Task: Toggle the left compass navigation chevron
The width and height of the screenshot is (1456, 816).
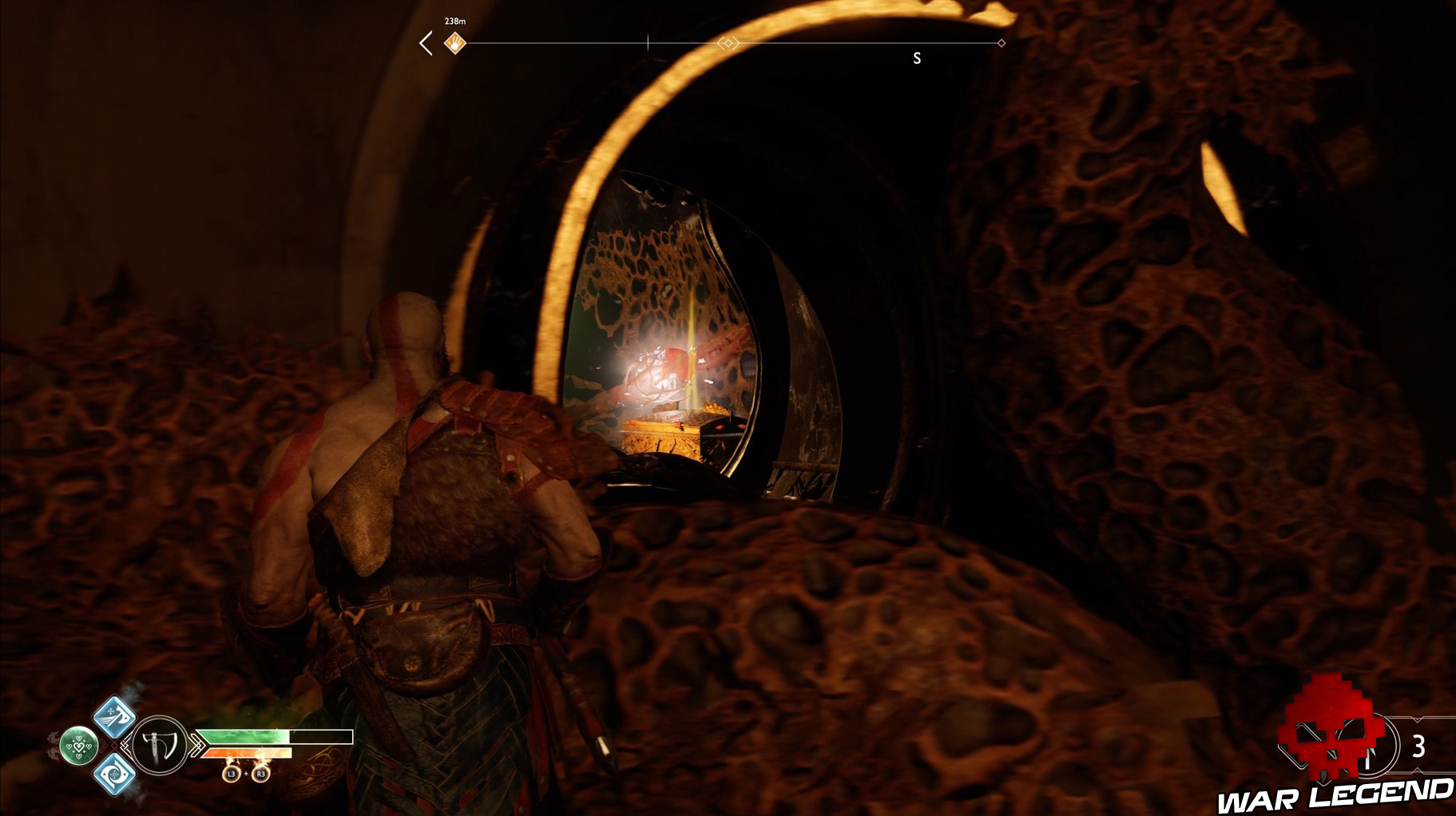Action: pyautogui.click(x=426, y=42)
